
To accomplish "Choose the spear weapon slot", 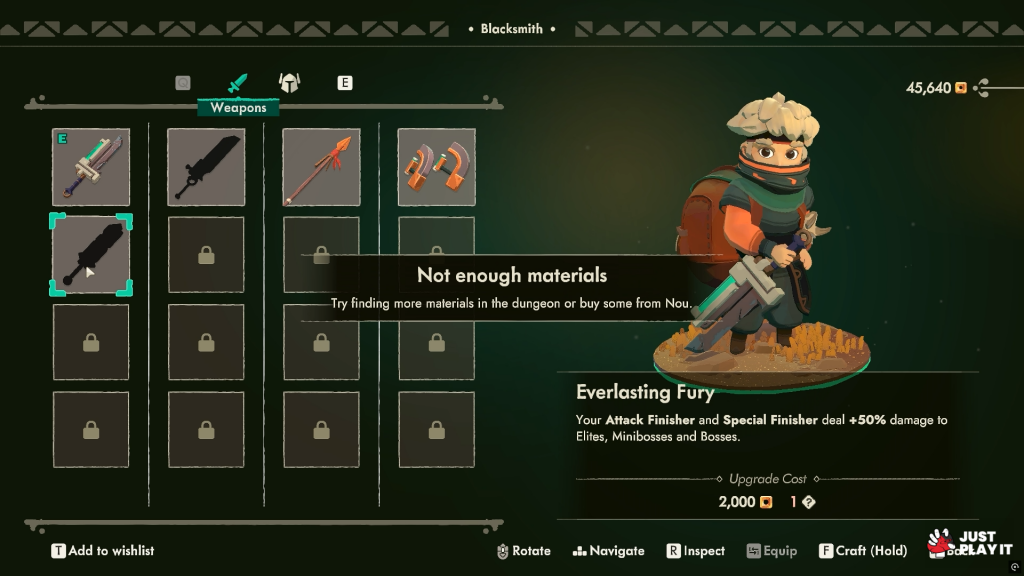I will click(321, 167).
